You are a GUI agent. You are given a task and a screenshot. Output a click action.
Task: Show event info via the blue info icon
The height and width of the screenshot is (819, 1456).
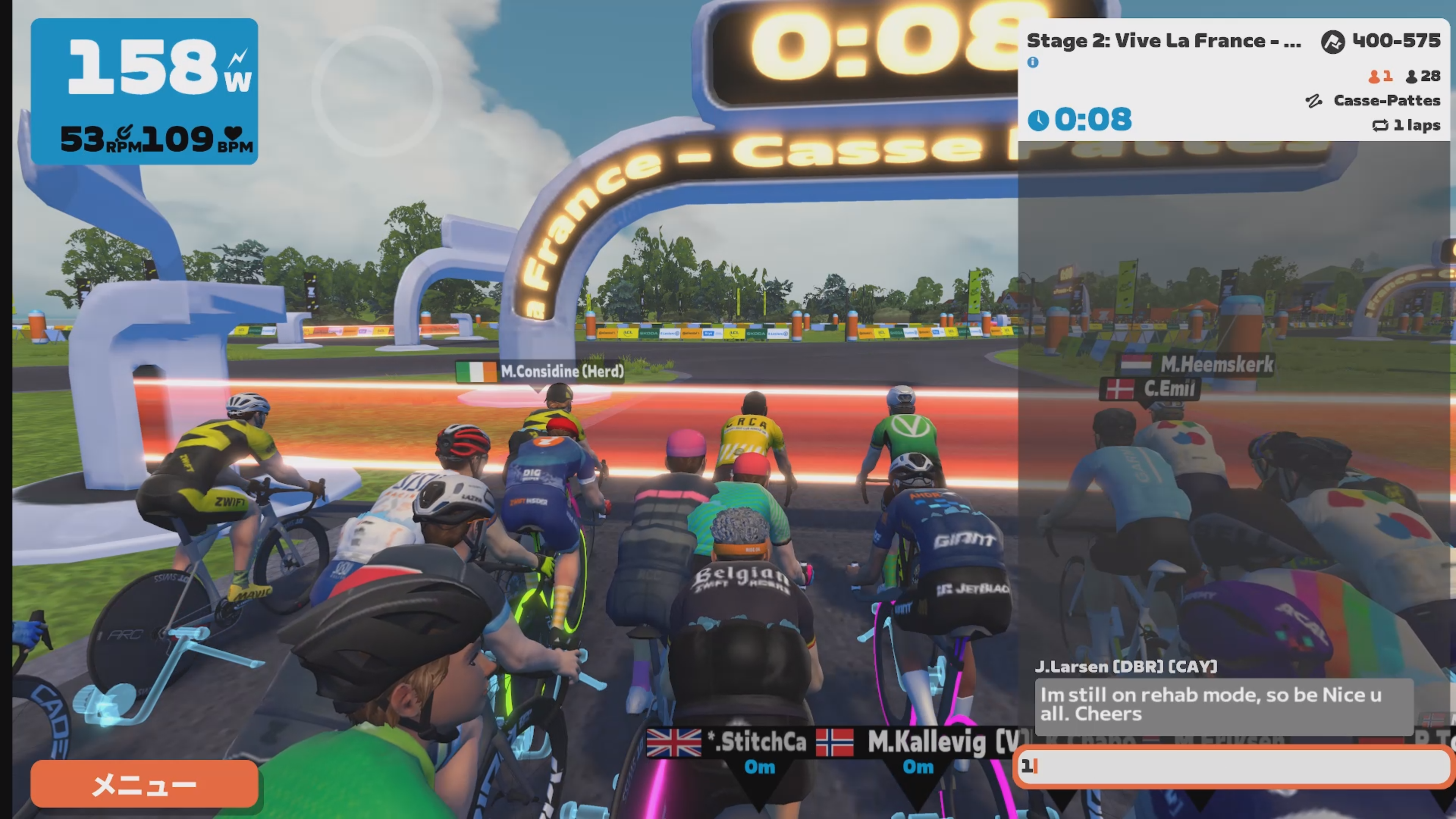[x=1032, y=62]
